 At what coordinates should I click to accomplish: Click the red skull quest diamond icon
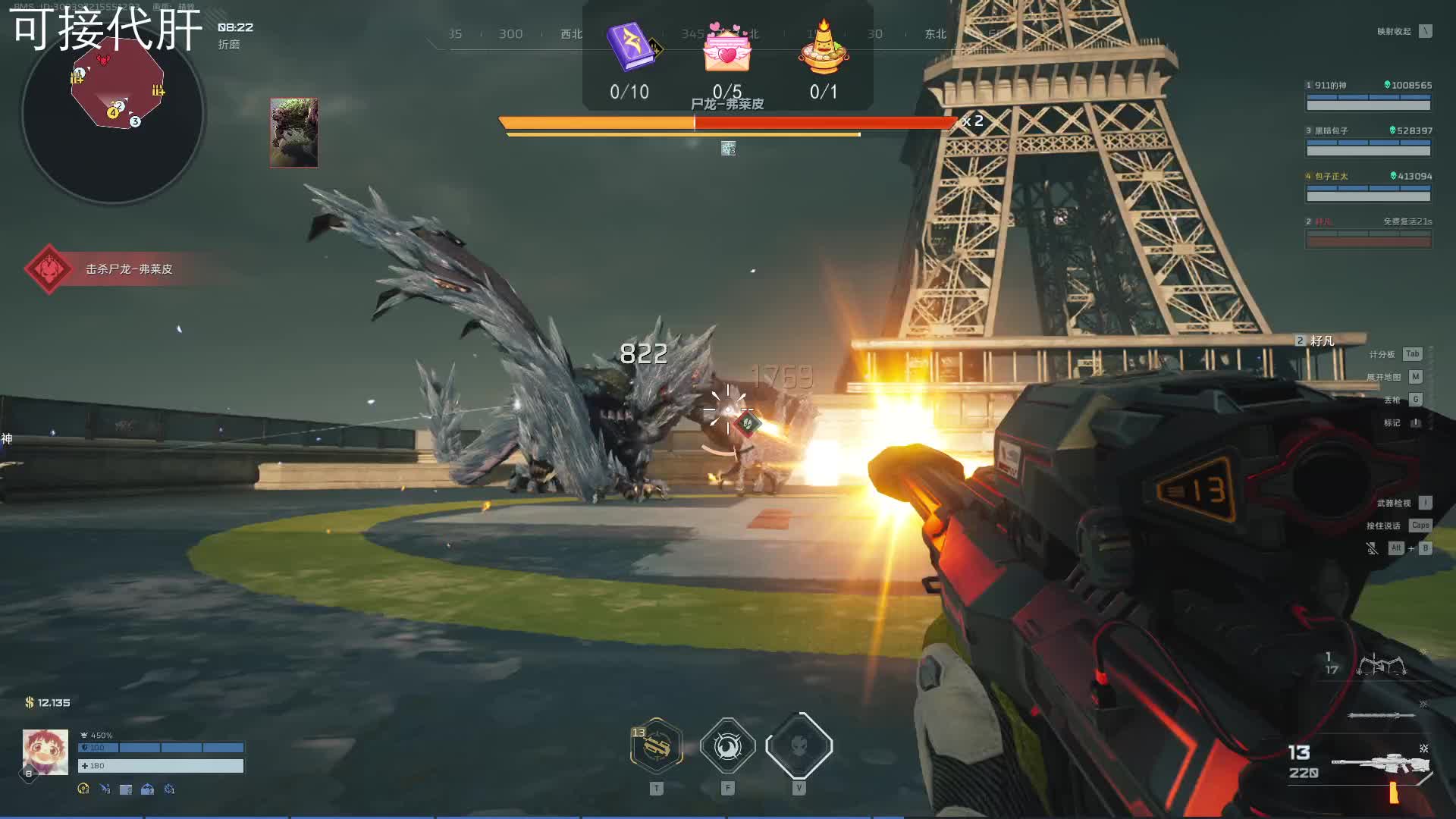coord(49,269)
